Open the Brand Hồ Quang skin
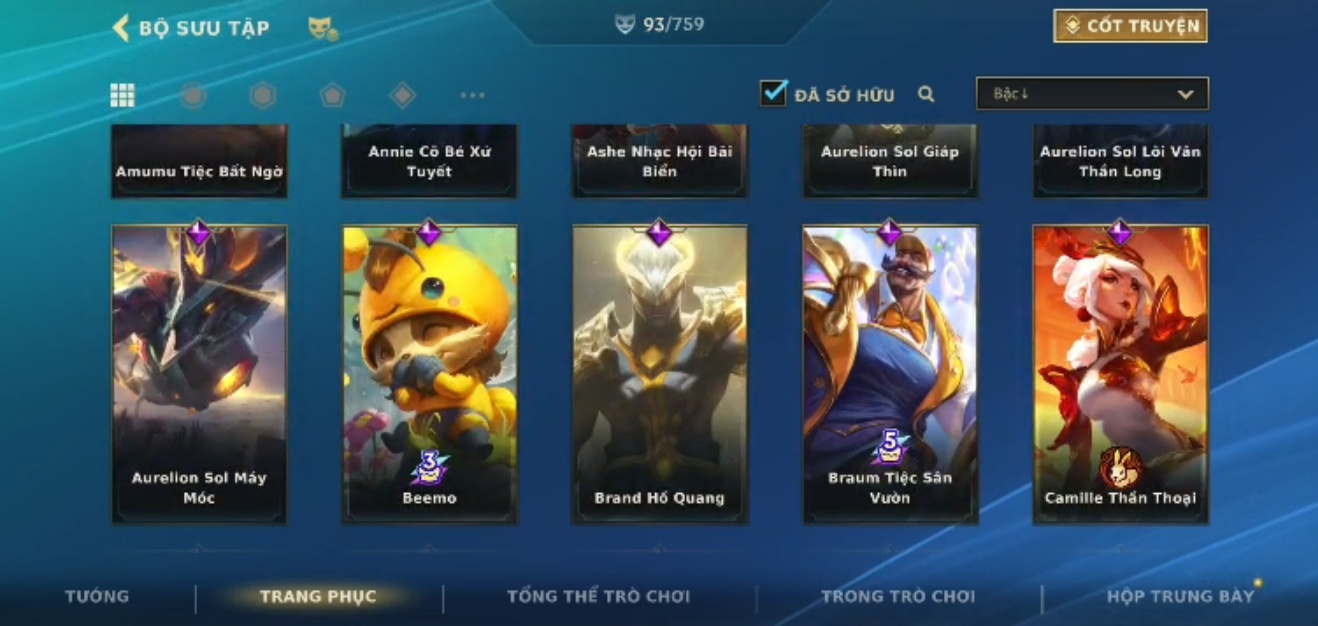 (659, 373)
